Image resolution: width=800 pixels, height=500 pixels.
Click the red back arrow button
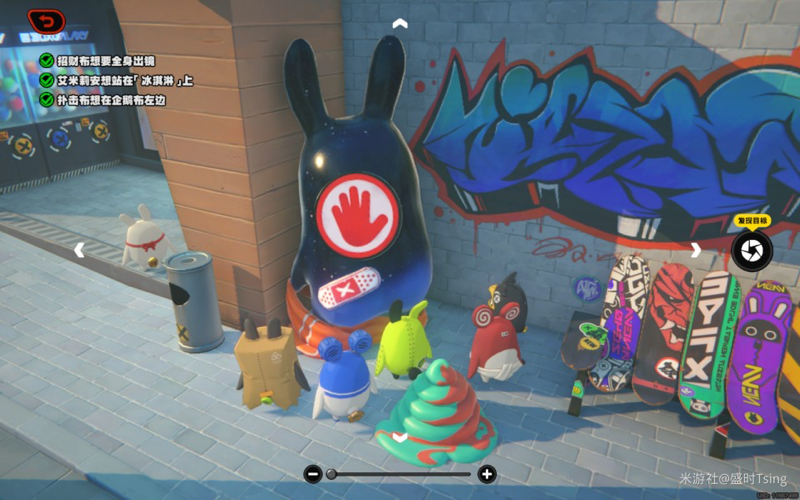click(x=46, y=19)
